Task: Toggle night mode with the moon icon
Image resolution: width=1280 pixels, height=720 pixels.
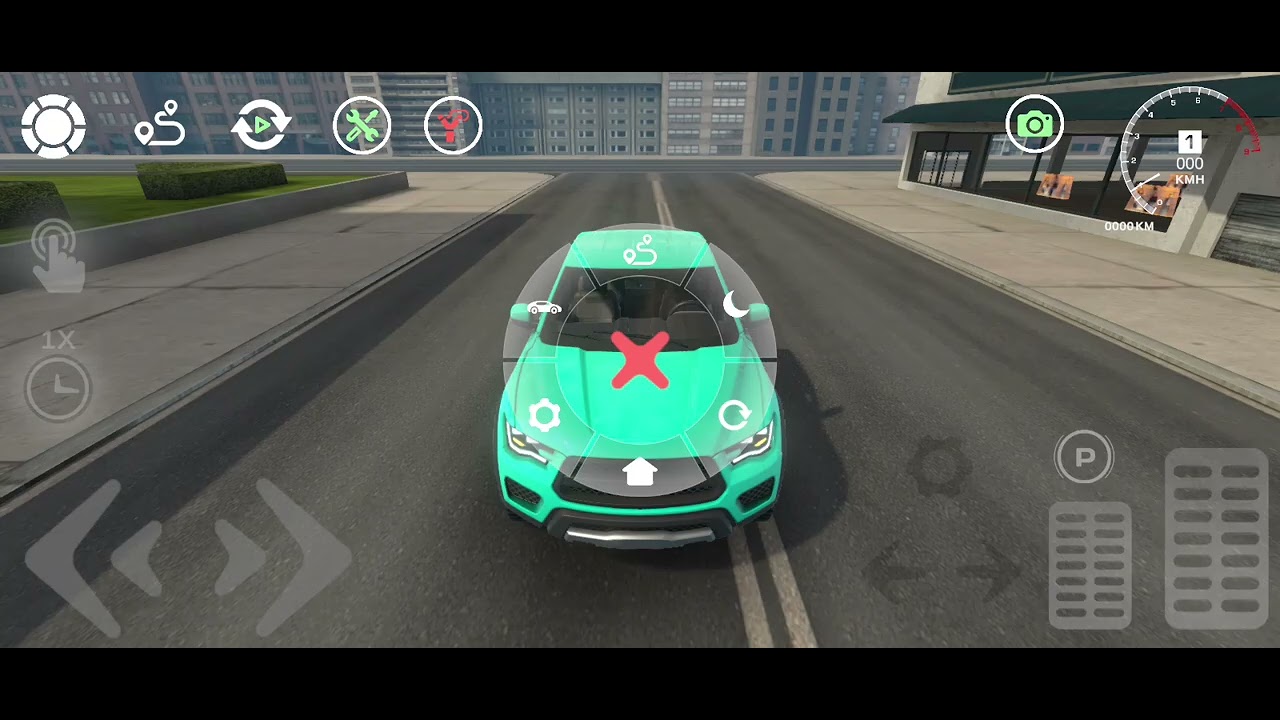Action: [x=736, y=304]
